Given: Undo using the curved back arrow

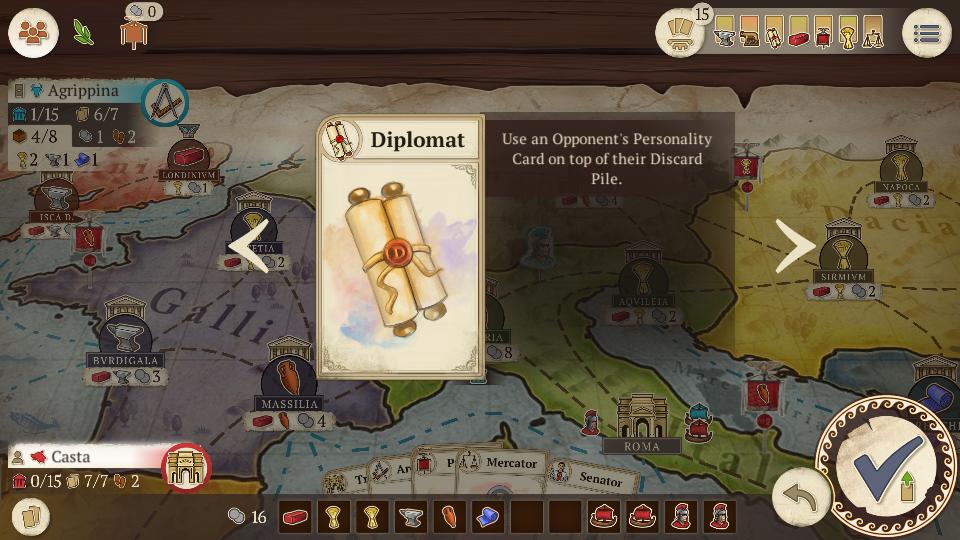Looking at the screenshot, I should 801,496.
